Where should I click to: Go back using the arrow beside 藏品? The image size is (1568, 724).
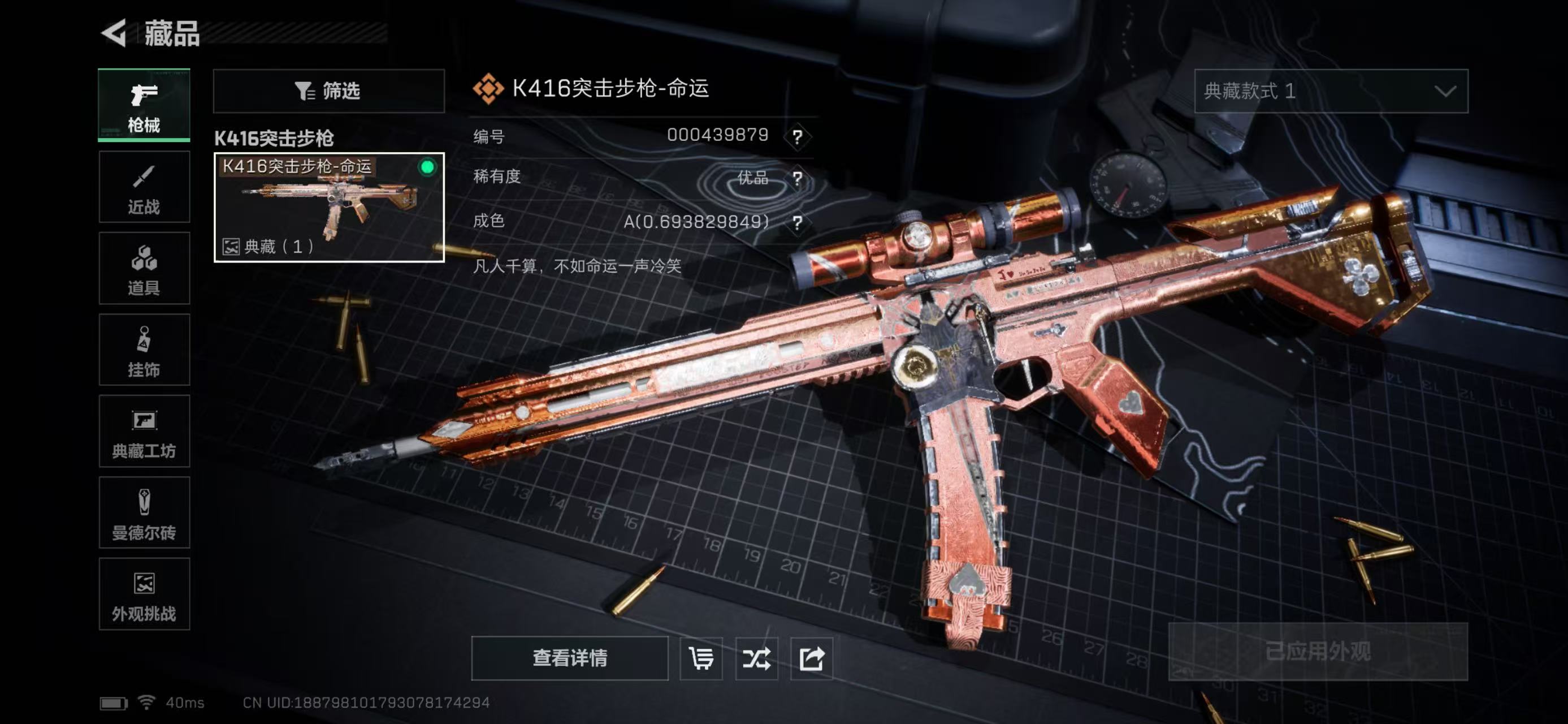(x=114, y=32)
